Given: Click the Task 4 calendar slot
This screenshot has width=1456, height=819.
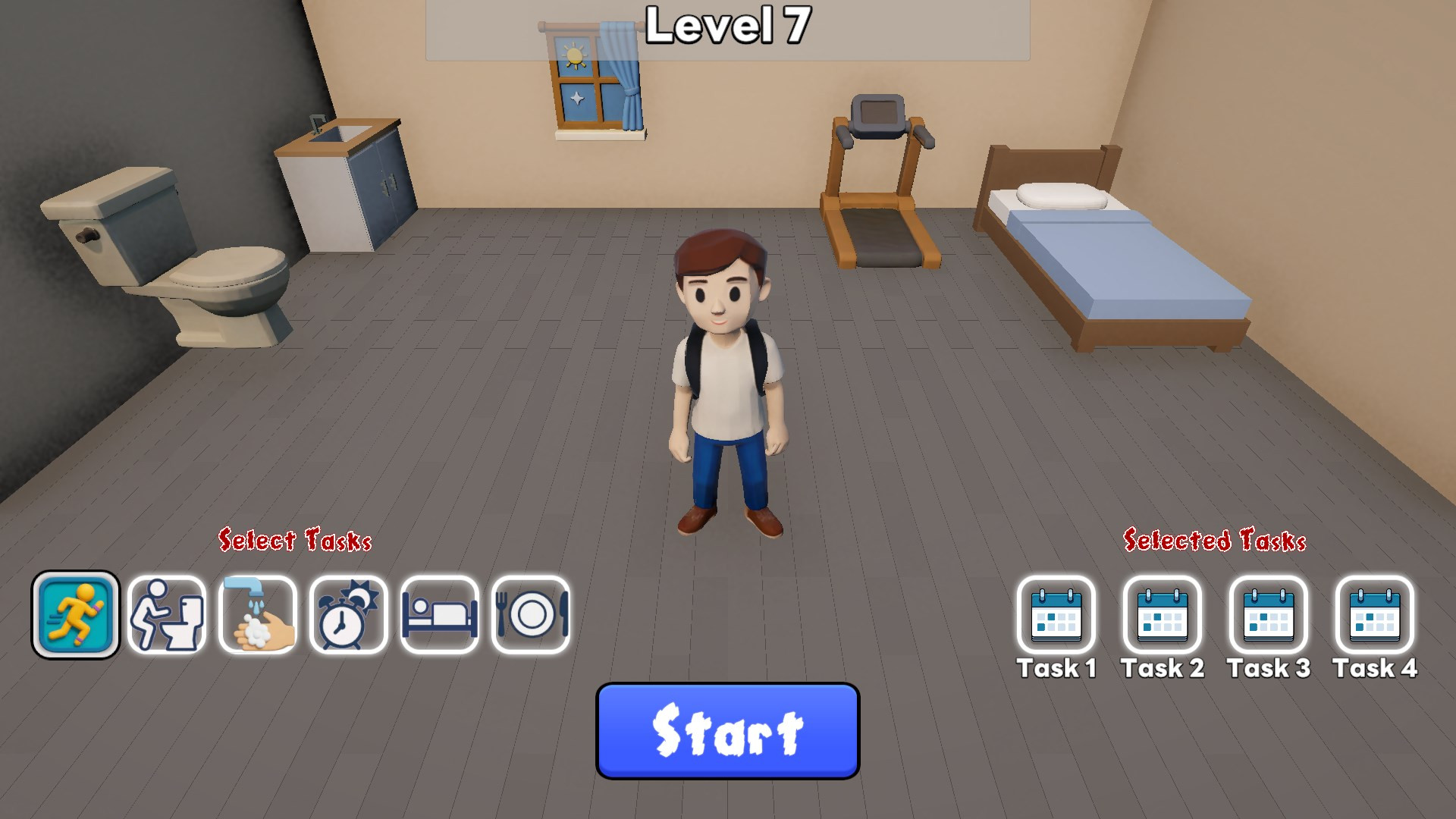Looking at the screenshot, I should [1375, 615].
